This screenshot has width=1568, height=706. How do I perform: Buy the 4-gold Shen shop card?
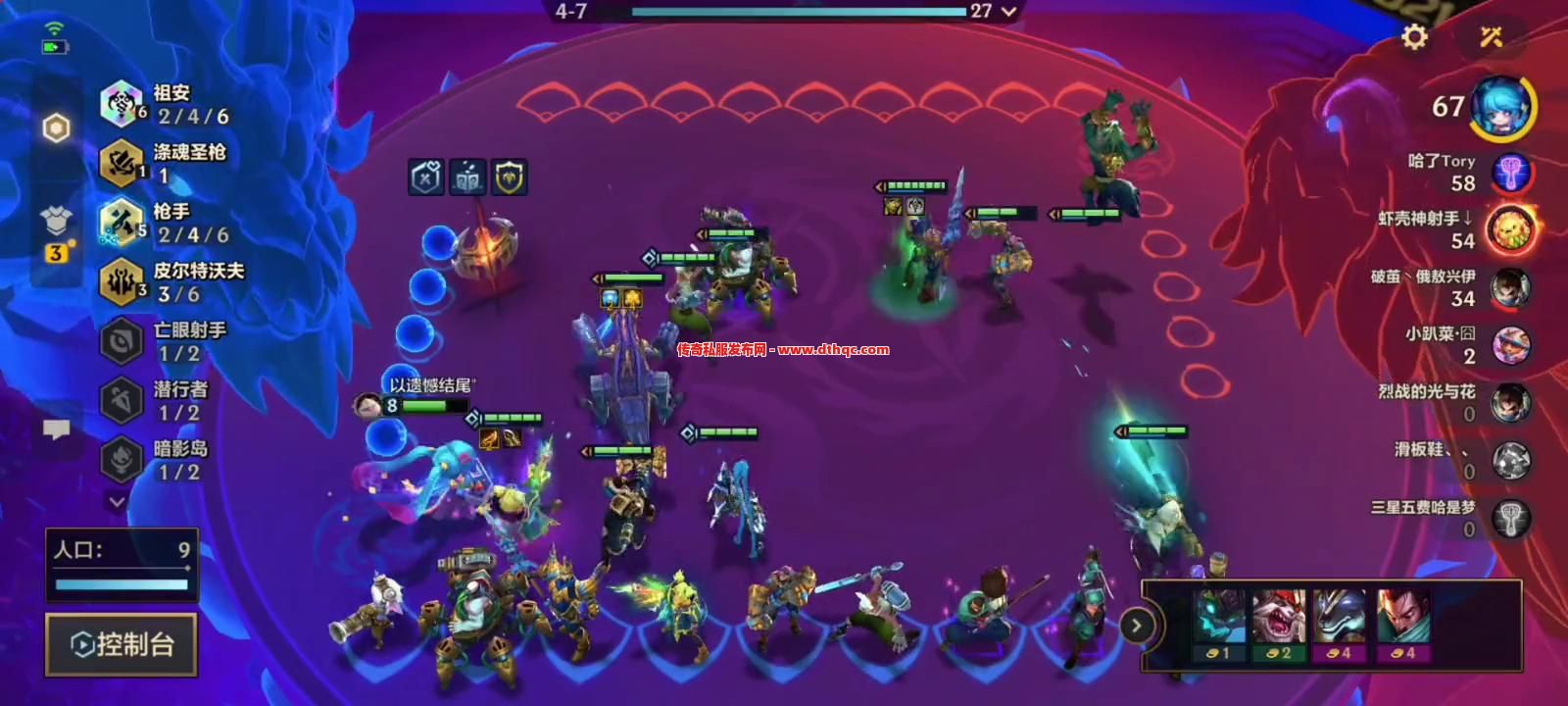pos(1339,625)
